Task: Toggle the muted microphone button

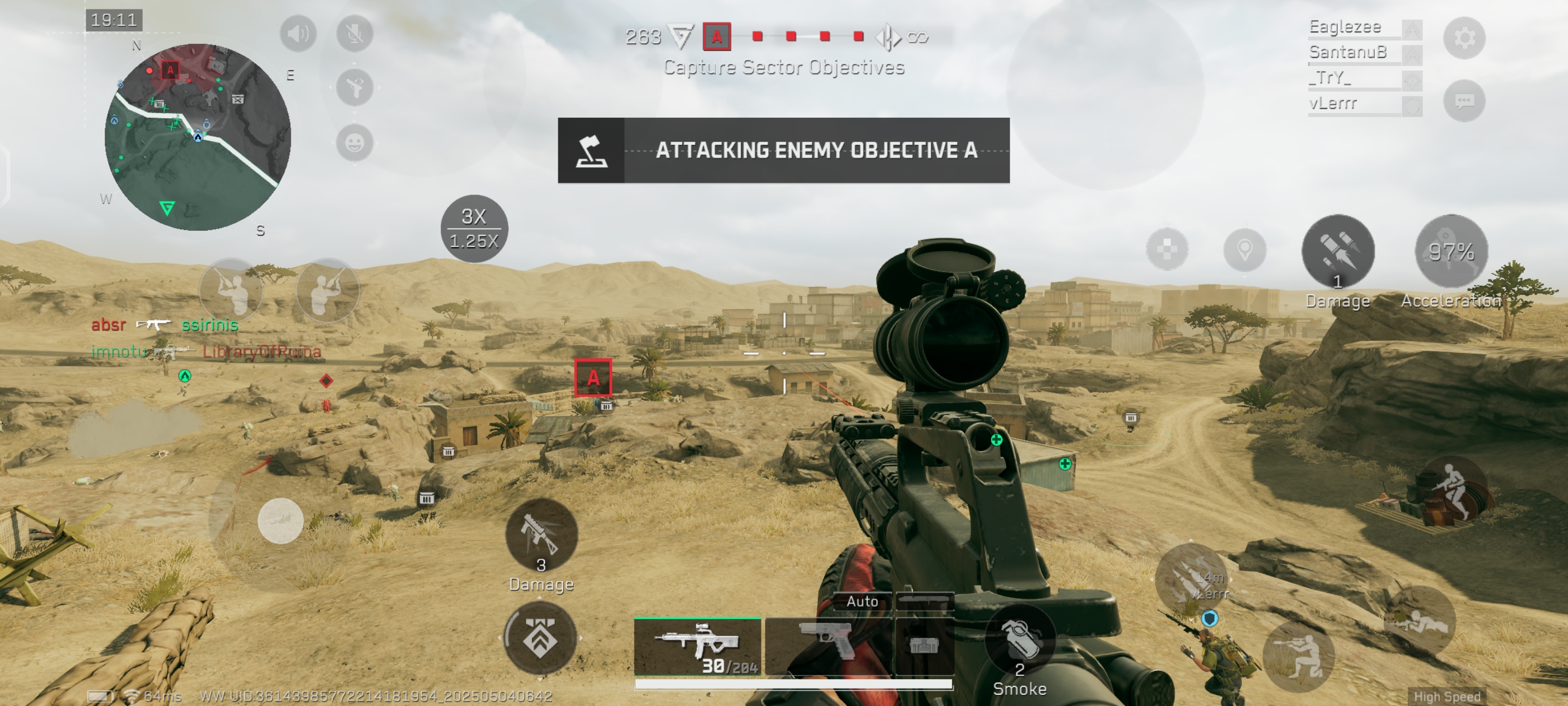Action: (x=355, y=34)
